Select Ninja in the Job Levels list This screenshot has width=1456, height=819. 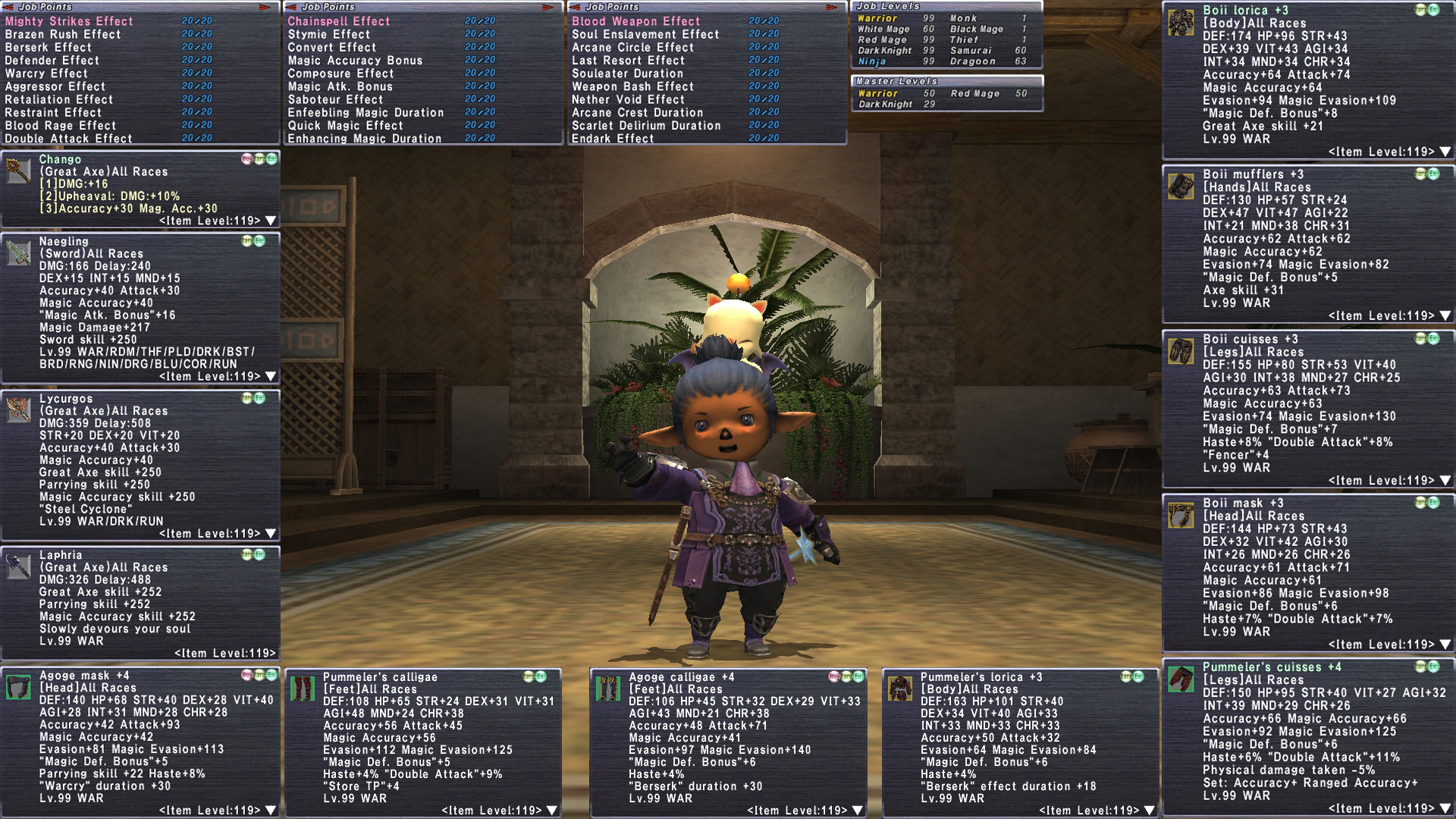click(872, 61)
